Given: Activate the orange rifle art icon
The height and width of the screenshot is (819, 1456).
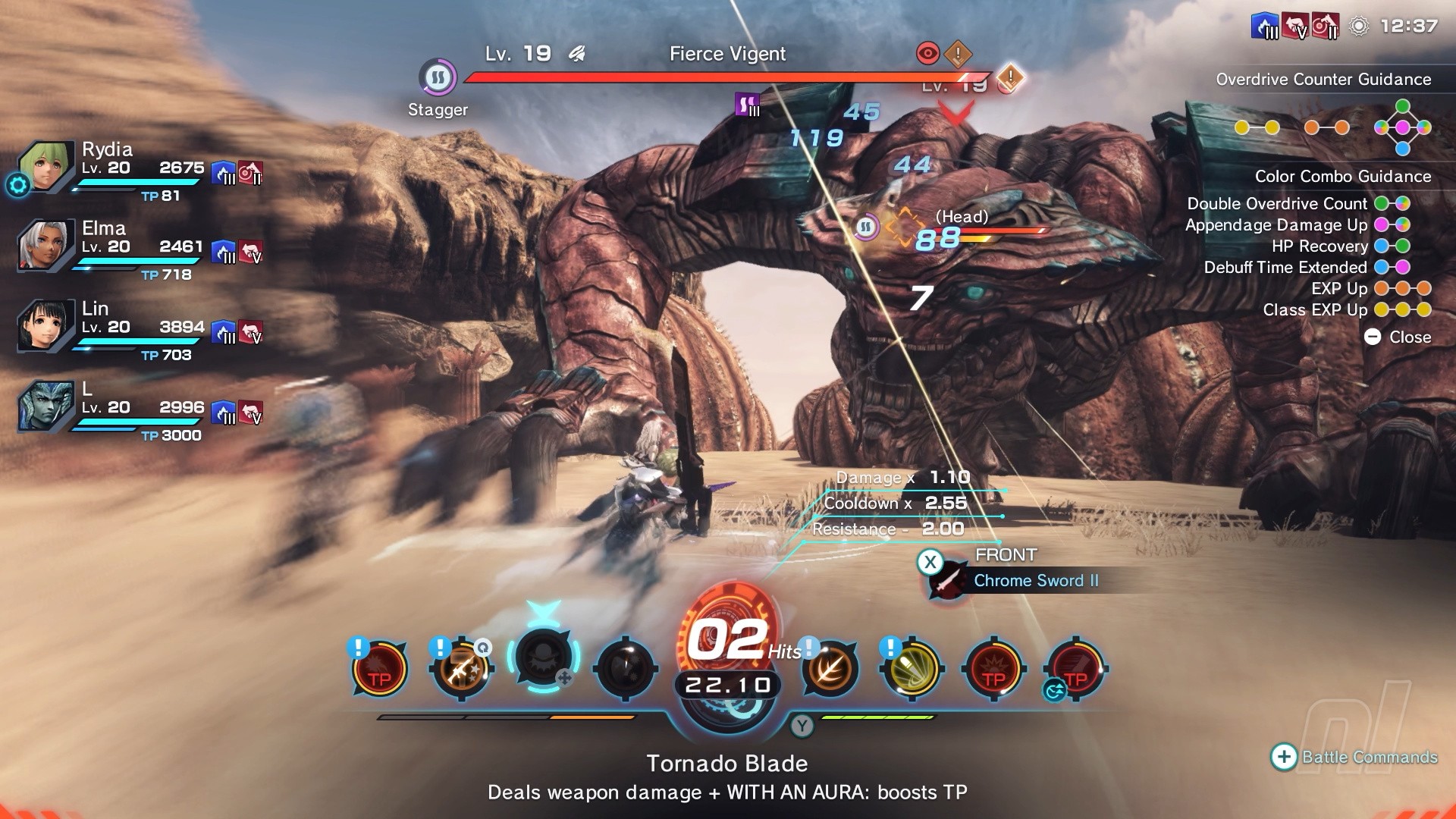Looking at the screenshot, I should click(x=461, y=669).
